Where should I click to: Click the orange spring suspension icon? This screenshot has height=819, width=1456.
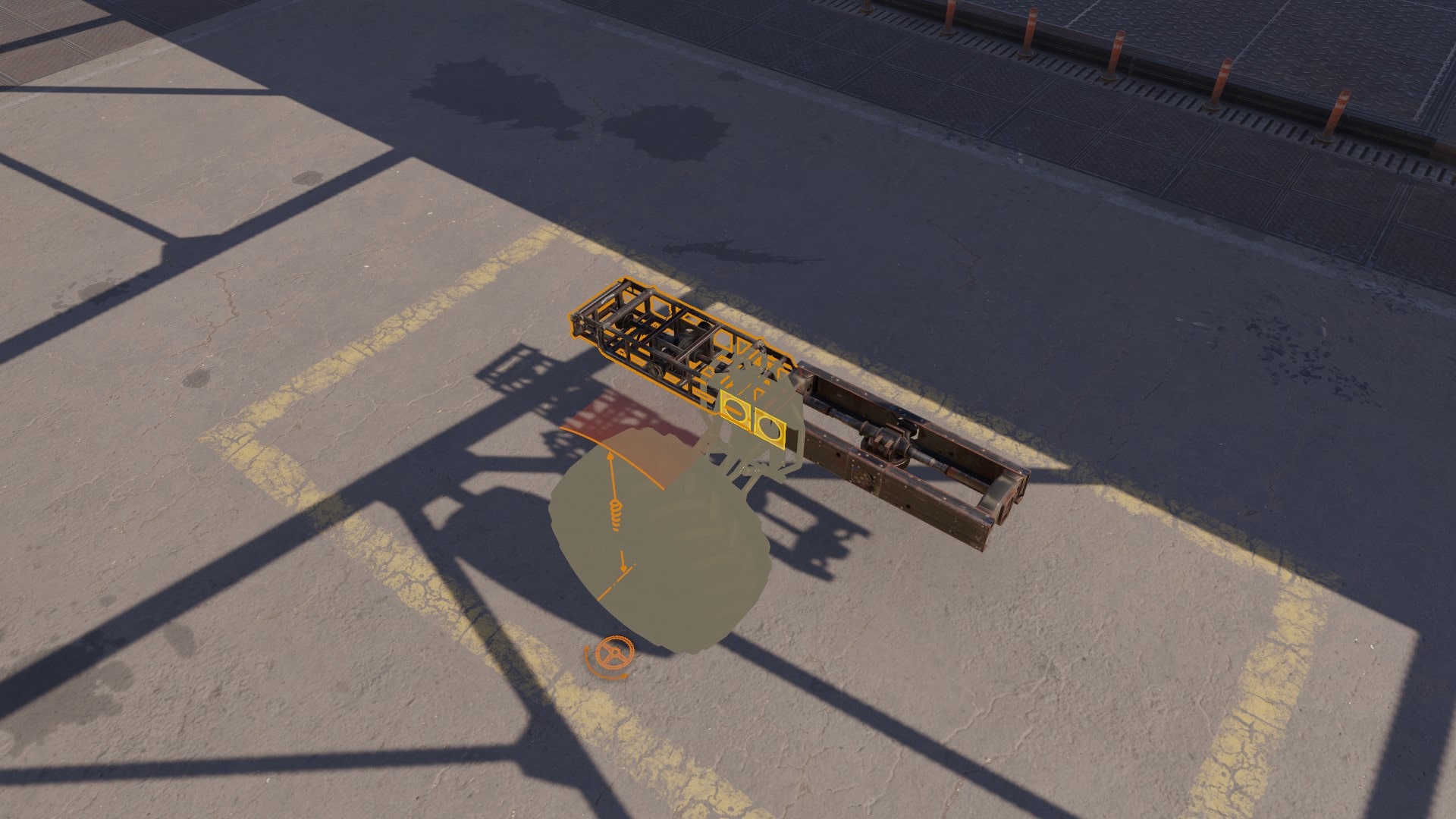coord(615,514)
